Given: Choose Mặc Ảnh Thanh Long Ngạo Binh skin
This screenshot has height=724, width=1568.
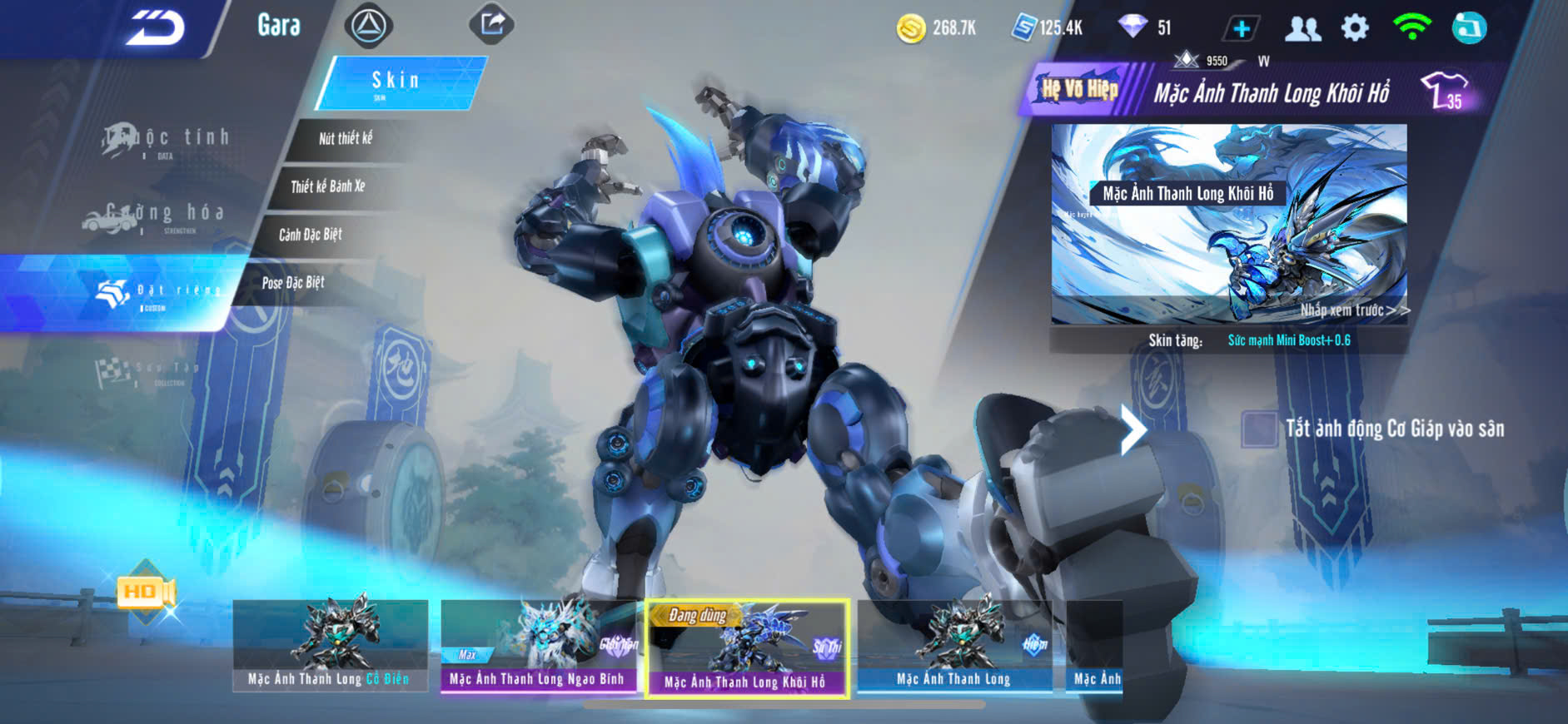Looking at the screenshot, I should pos(538,646).
